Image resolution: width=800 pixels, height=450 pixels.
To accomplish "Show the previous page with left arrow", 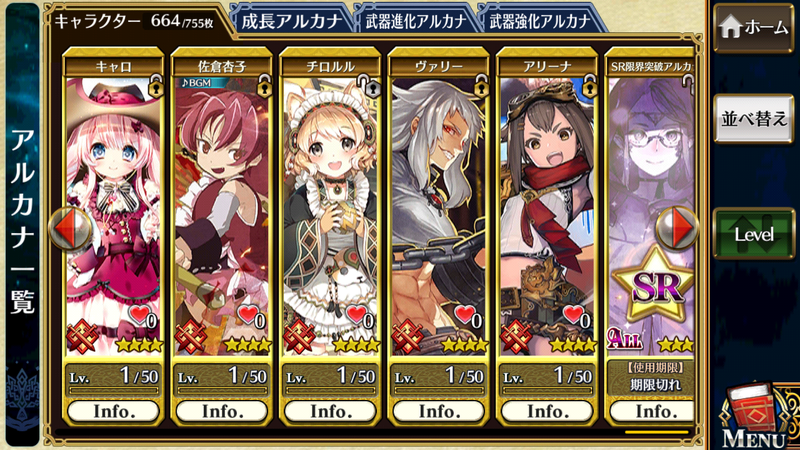I will click(70, 229).
